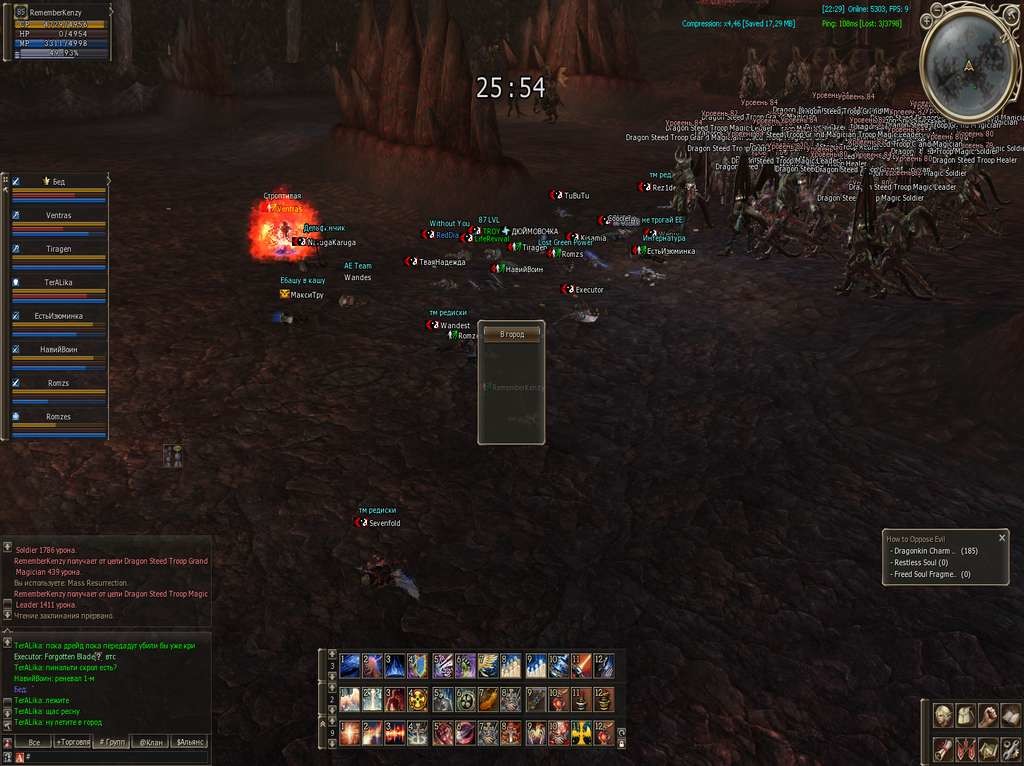Toggle the hotbar lock icon

click(x=621, y=743)
